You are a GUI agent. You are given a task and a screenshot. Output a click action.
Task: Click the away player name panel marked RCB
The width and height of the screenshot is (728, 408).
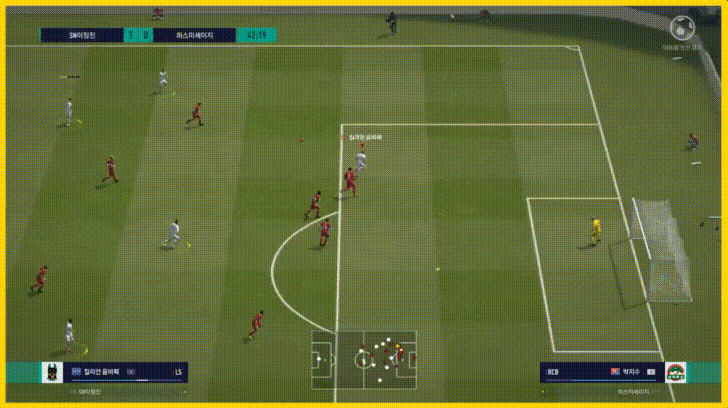click(x=600, y=372)
